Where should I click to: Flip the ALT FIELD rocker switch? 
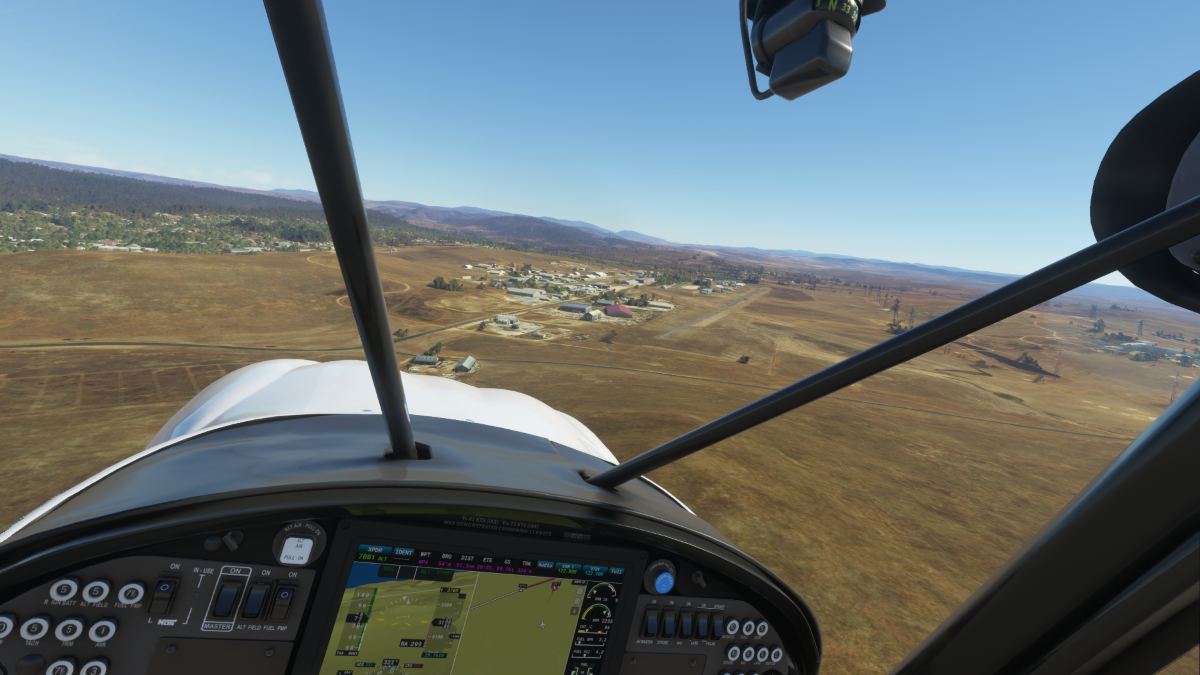click(255, 601)
